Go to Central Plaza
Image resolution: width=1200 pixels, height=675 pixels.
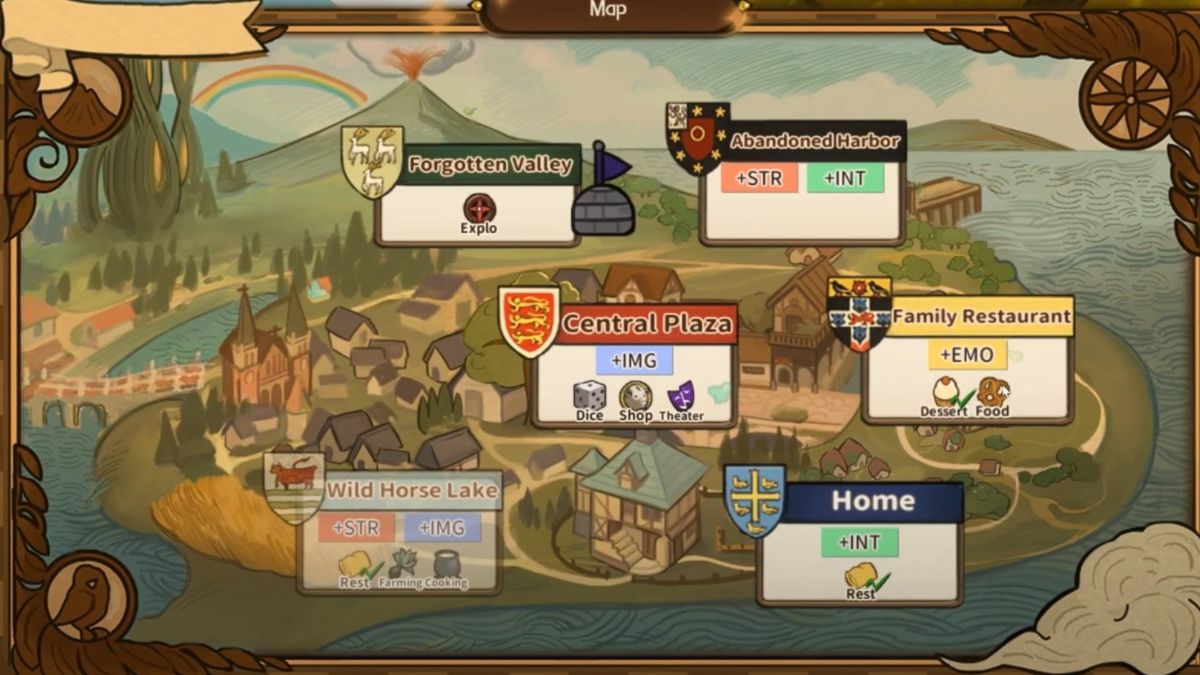click(x=646, y=324)
